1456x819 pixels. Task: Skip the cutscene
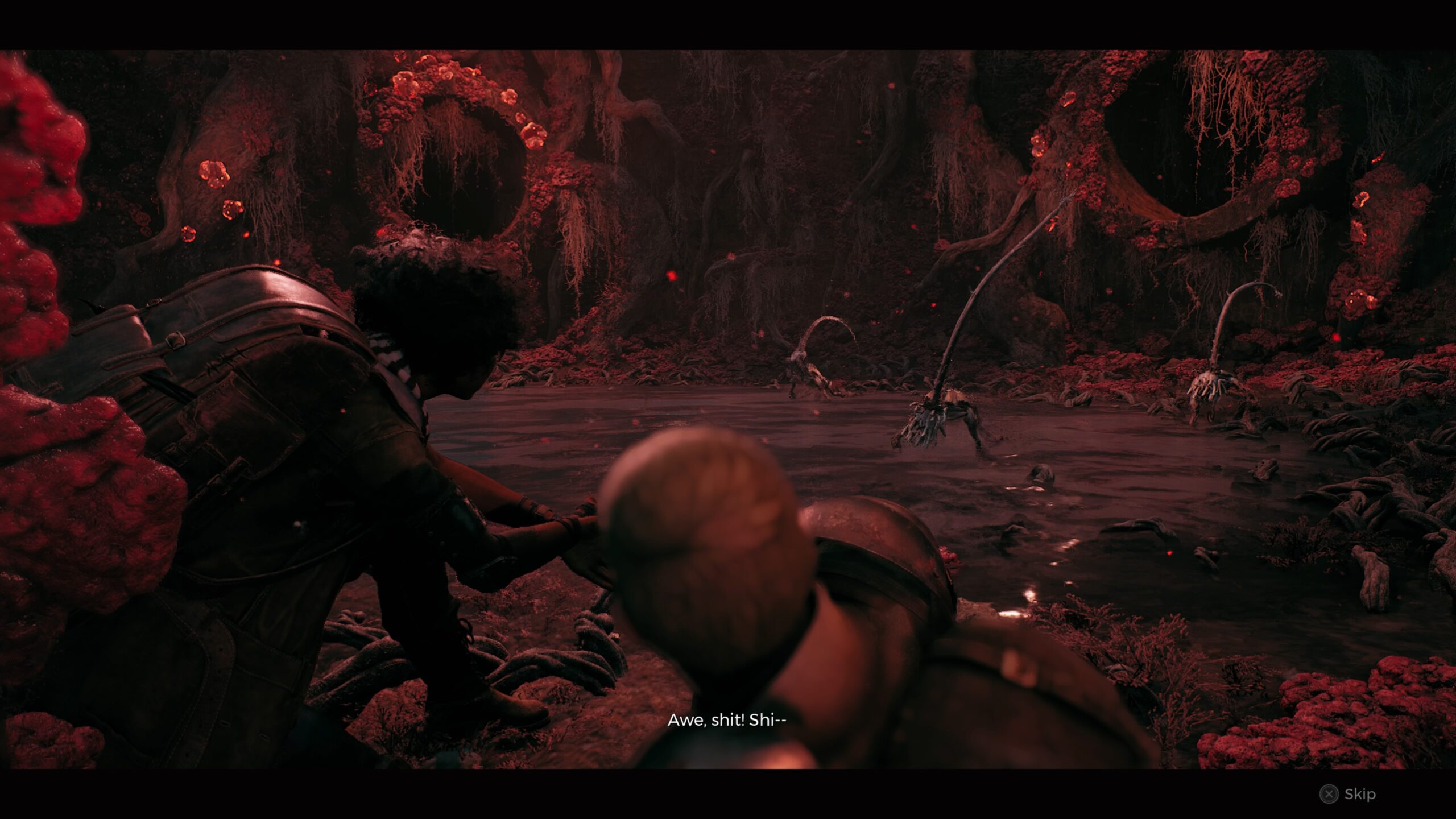coord(1347,793)
